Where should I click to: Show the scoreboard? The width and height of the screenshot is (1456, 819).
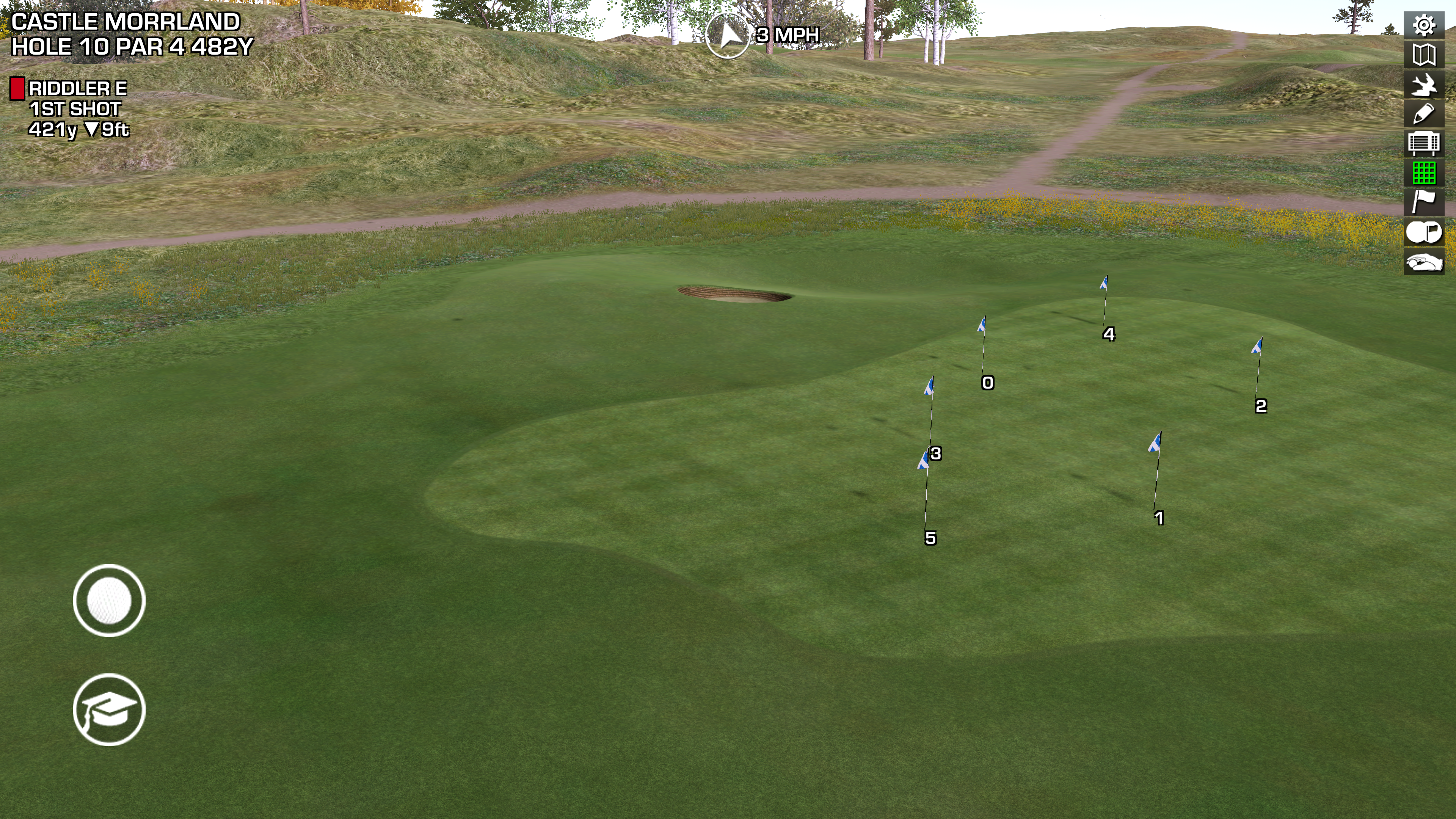[1424, 144]
